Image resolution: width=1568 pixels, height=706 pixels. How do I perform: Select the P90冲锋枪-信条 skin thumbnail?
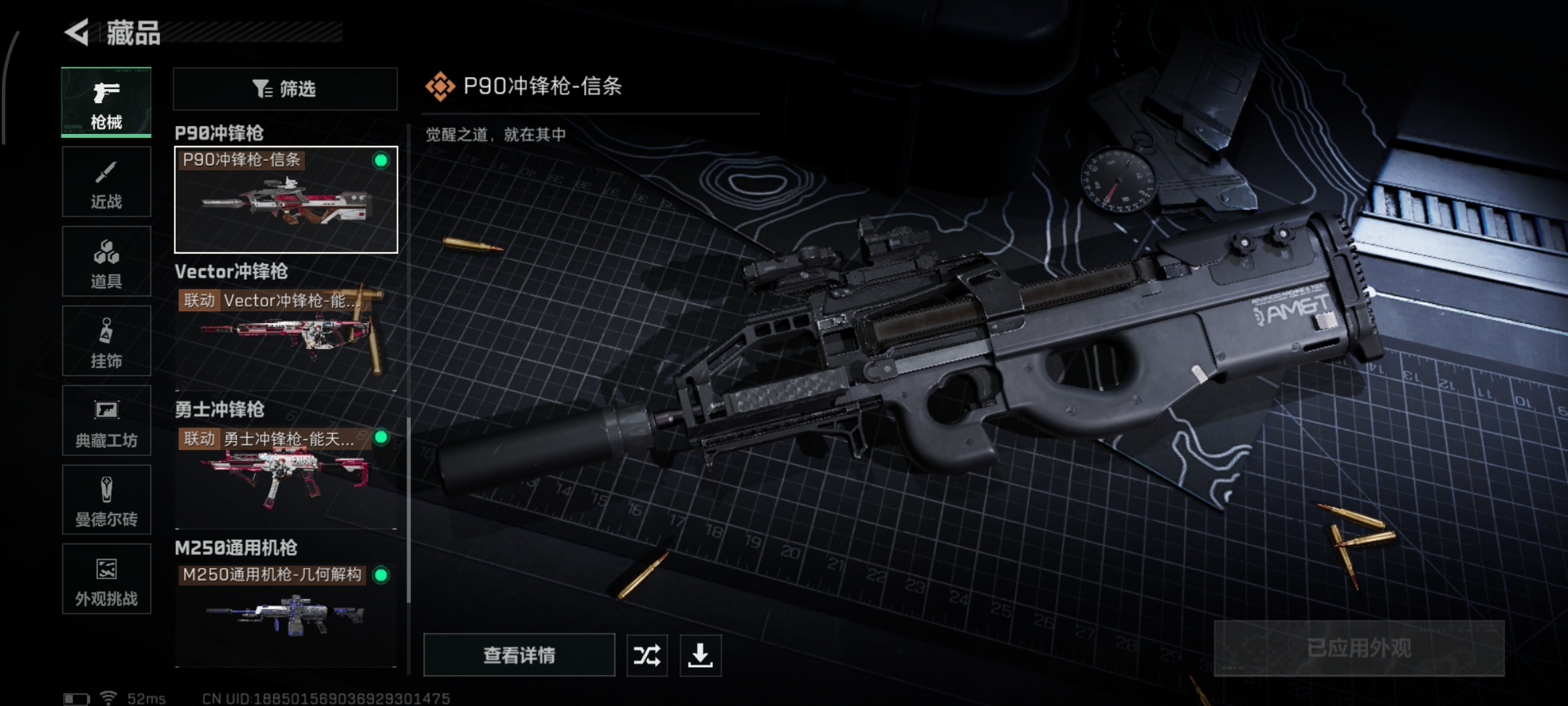[286, 200]
